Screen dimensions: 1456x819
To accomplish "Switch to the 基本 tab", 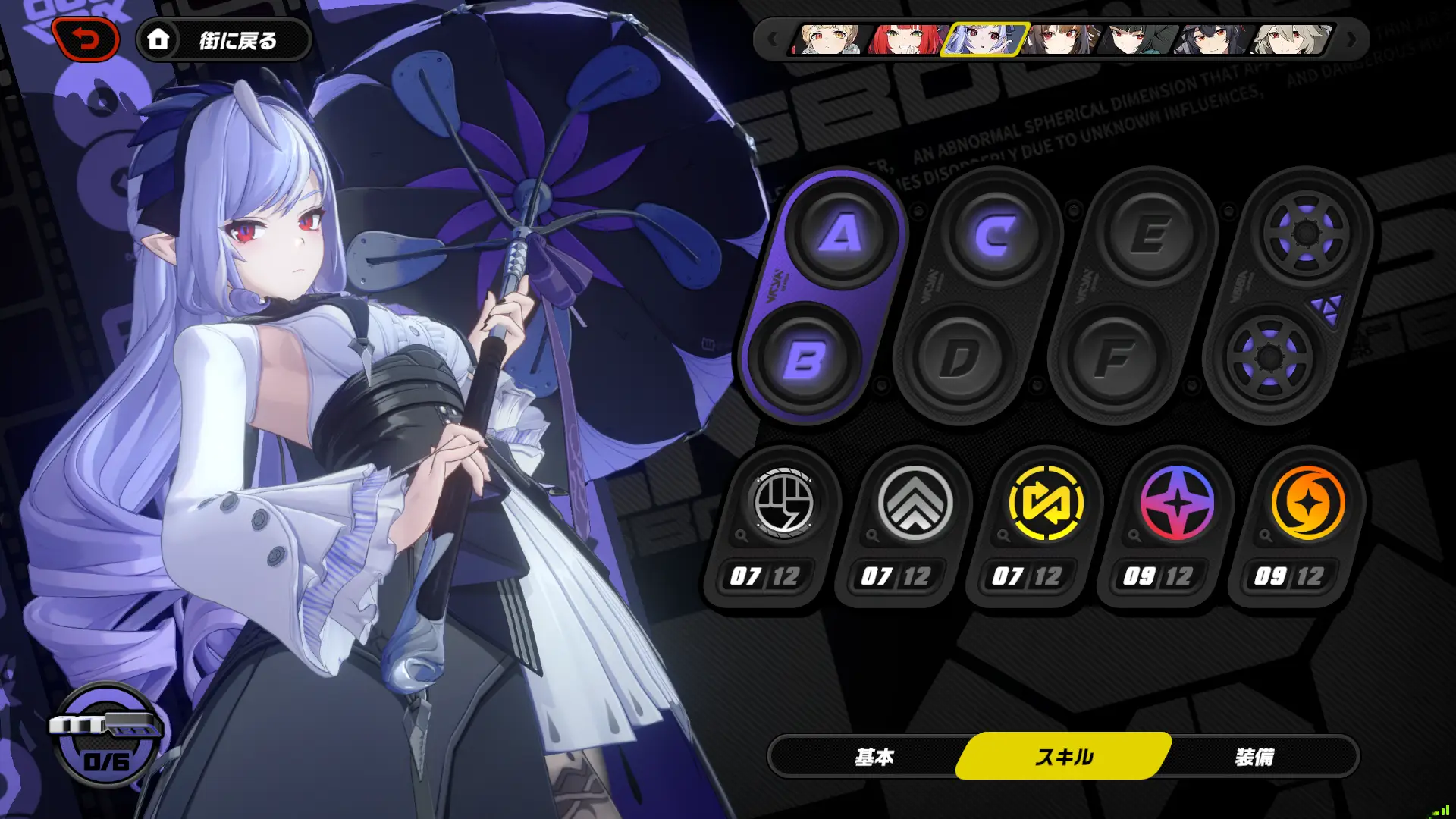I will [874, 756].
